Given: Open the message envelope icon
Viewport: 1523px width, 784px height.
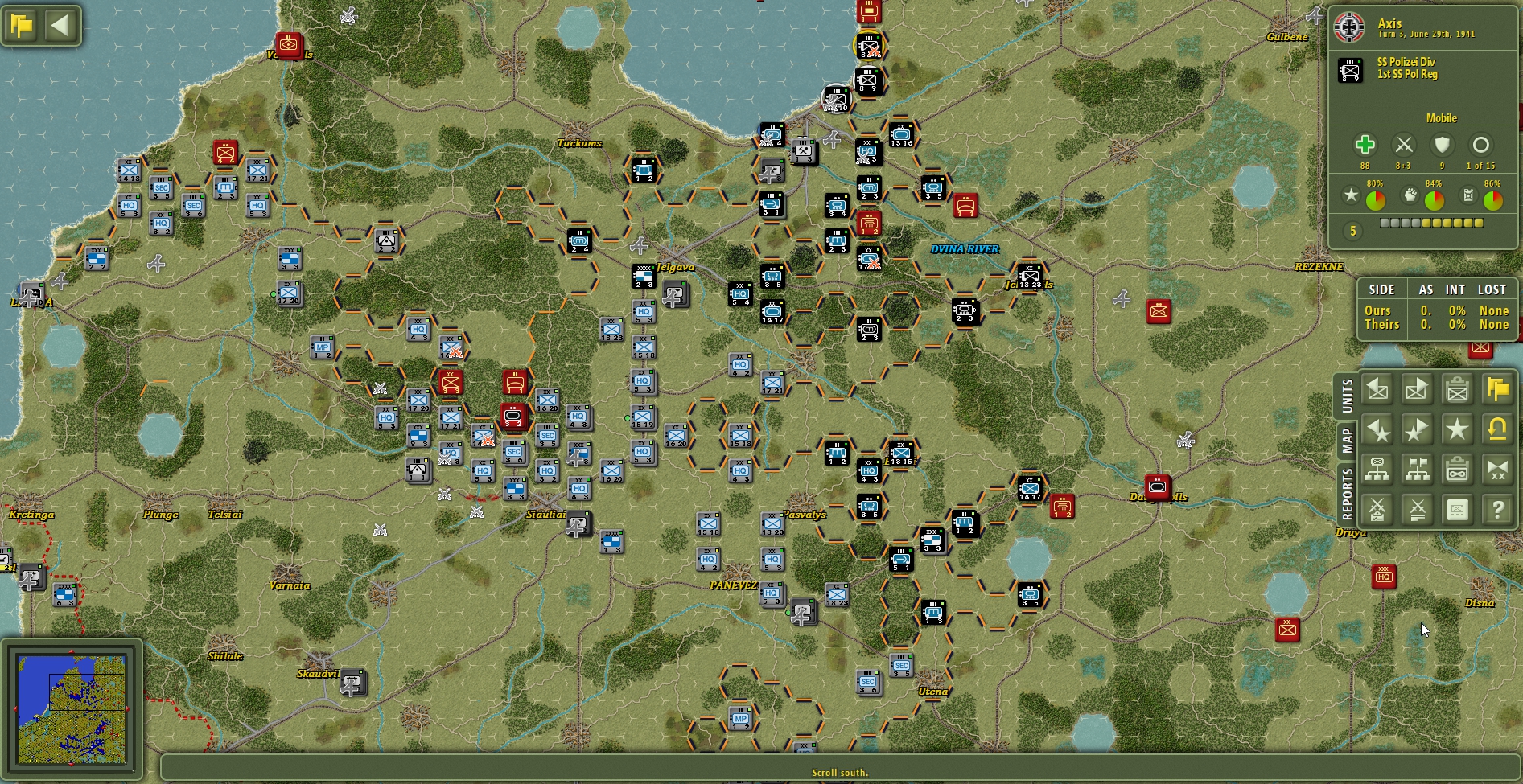Looking at the screenshot, I should tap(1457, 510).
